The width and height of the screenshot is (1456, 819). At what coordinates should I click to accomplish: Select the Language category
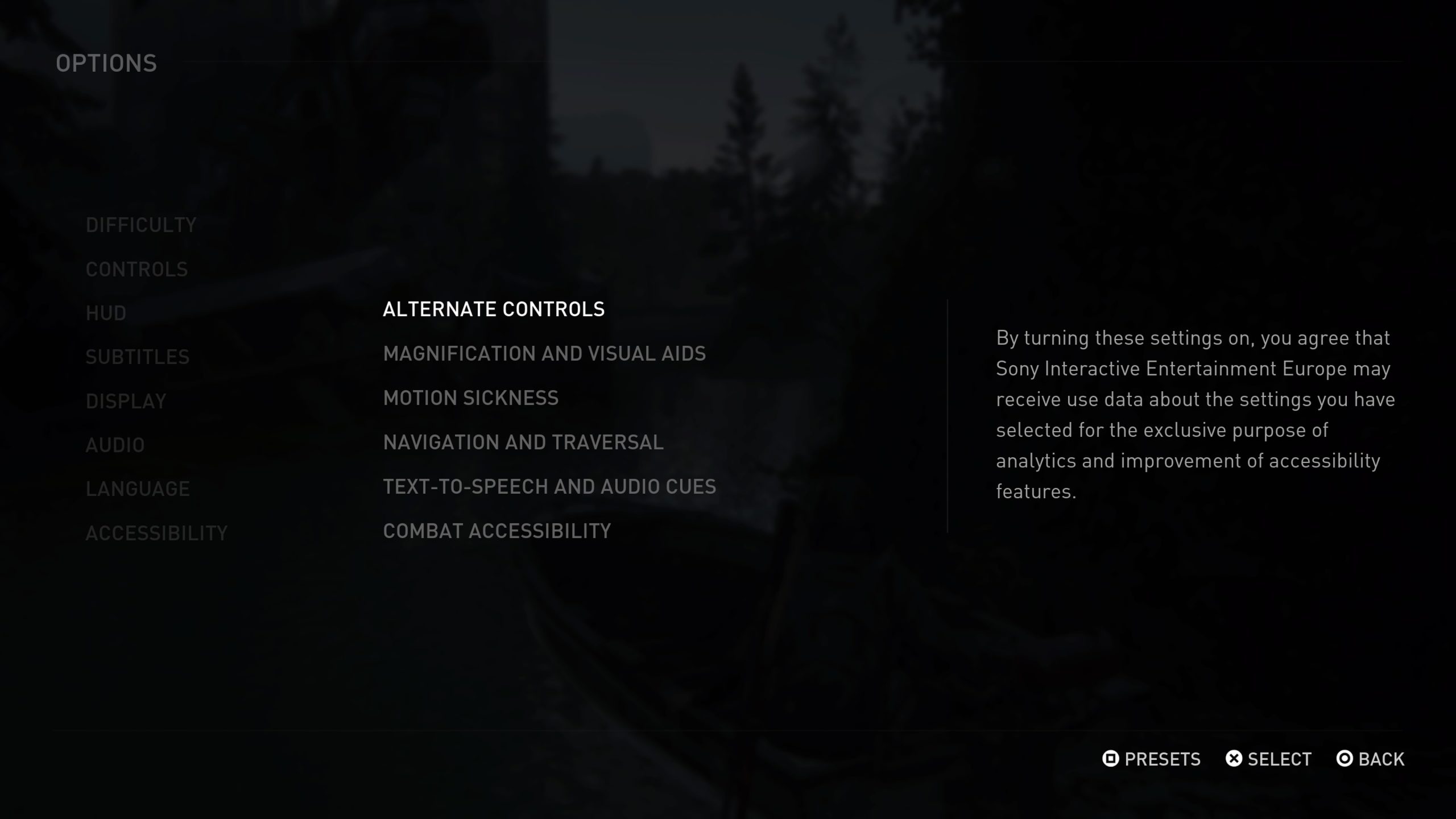(x=138, y=489)
